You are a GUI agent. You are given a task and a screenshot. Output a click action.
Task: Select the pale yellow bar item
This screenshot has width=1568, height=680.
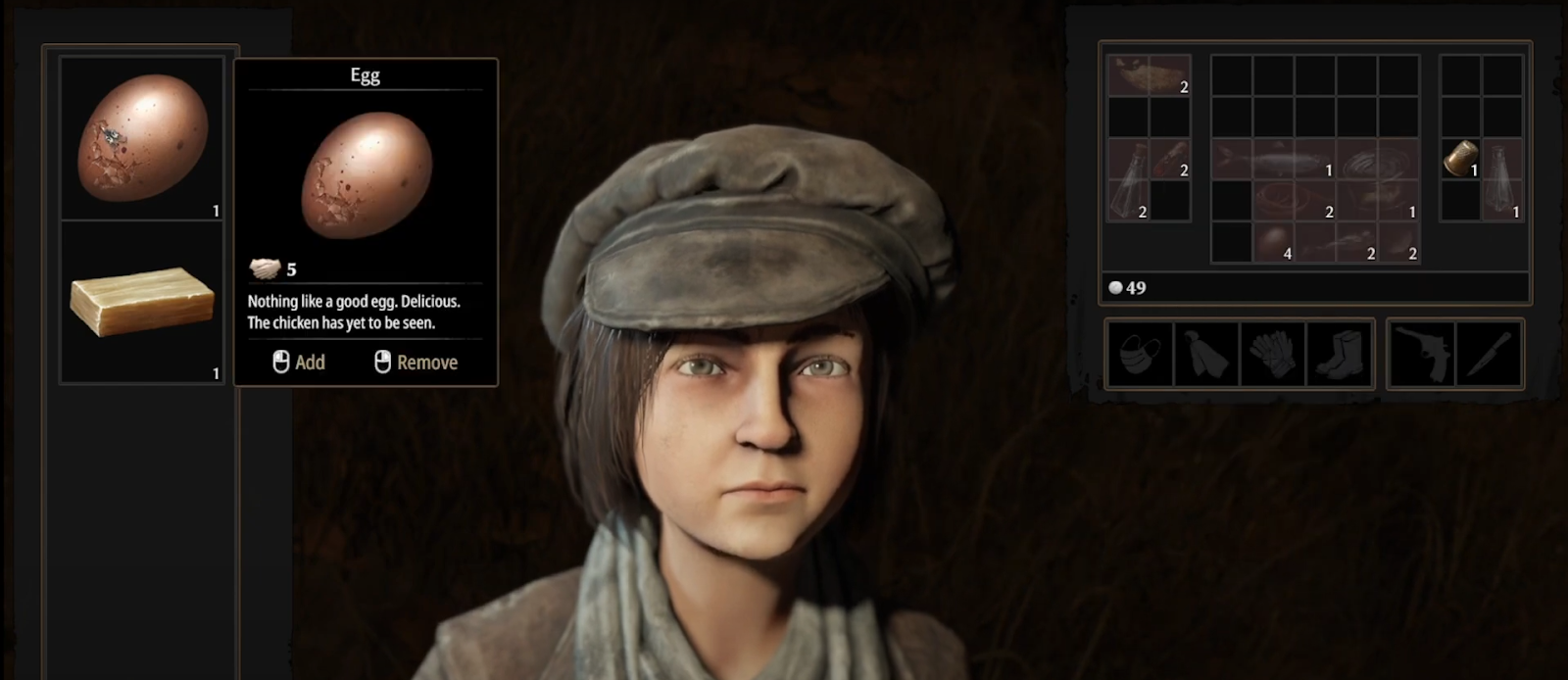pos(142,302)
